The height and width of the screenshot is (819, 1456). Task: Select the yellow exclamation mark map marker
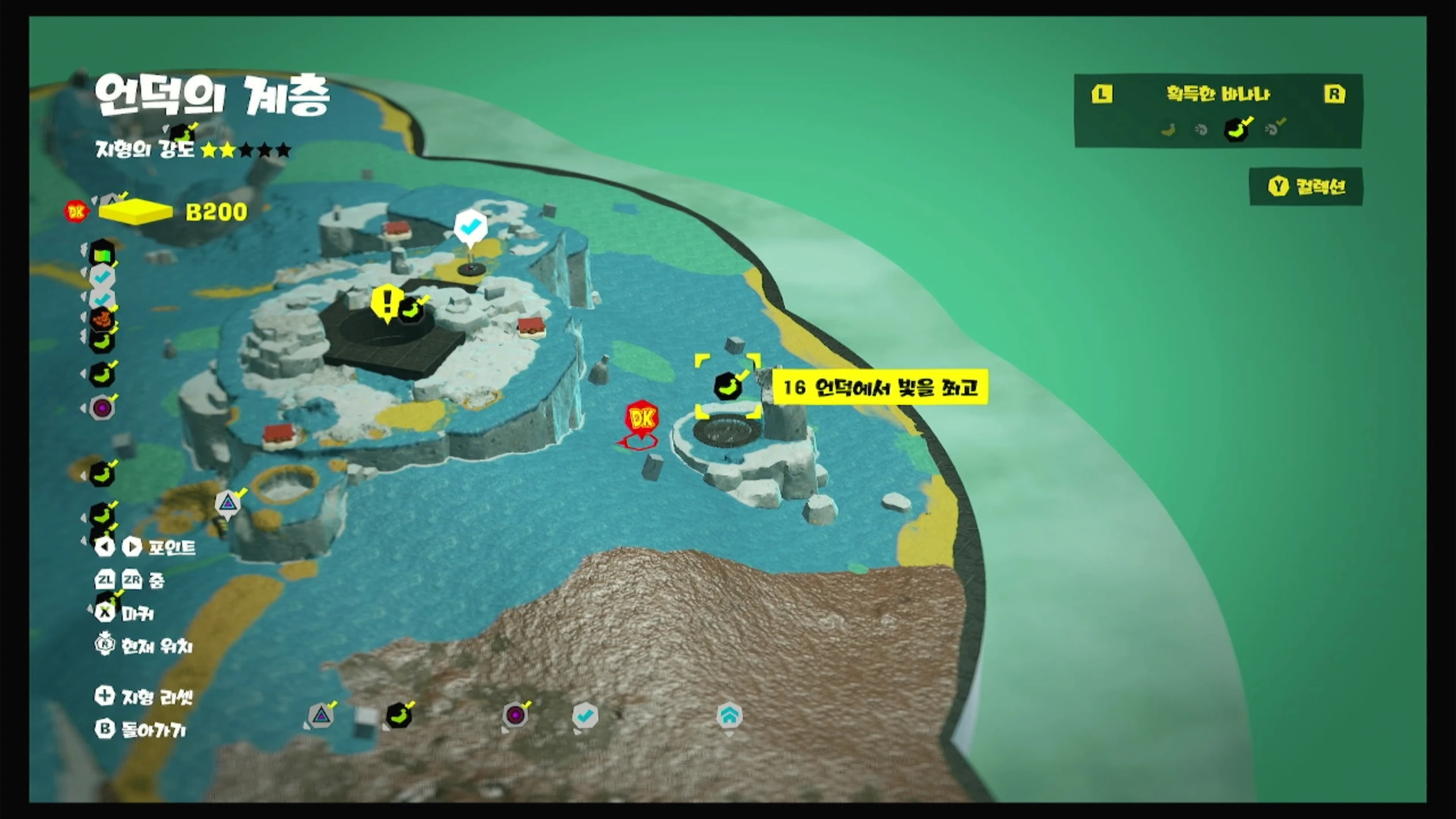tap(387, 302)
